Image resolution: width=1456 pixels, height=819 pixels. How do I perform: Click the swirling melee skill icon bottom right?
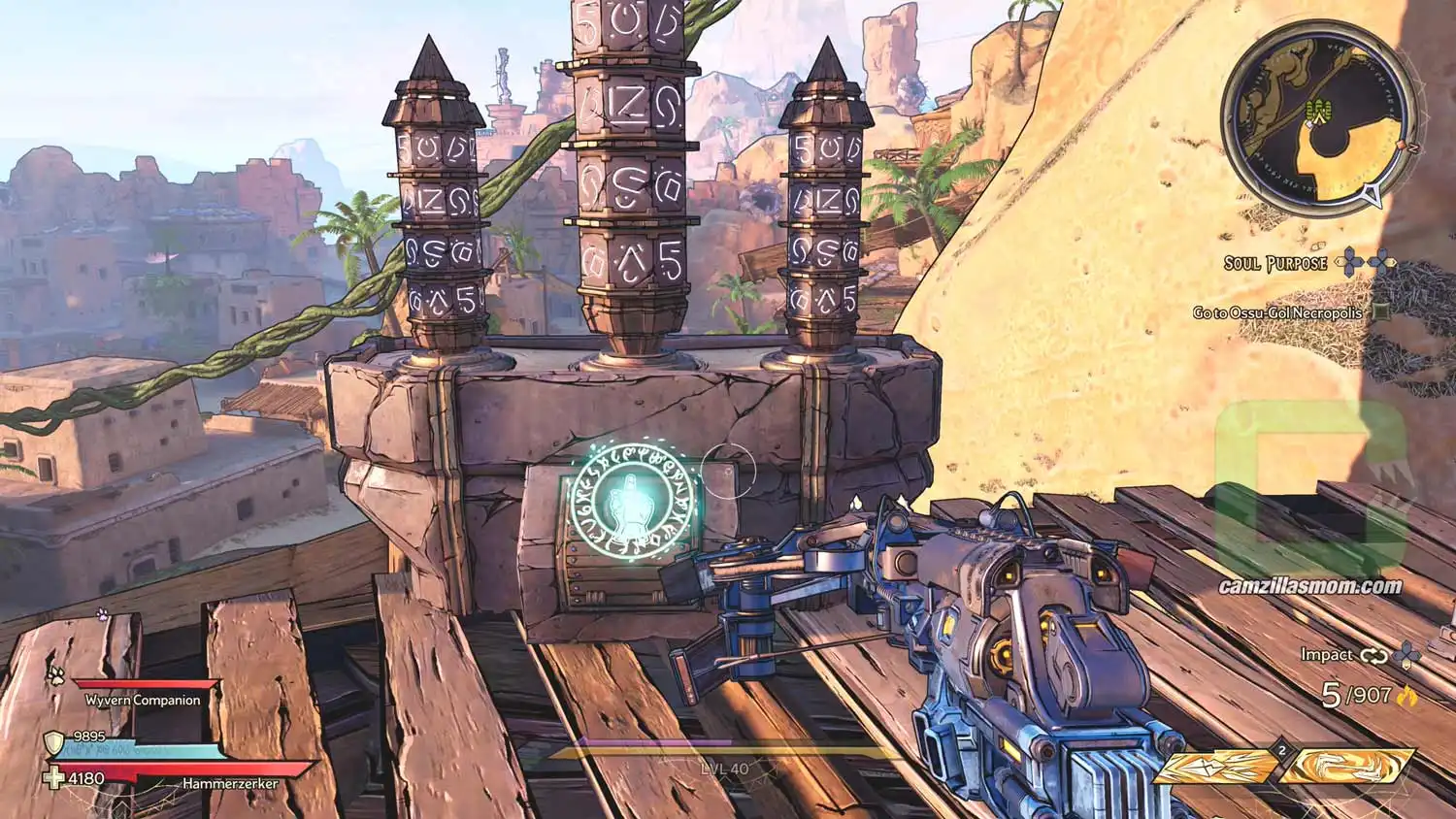[x=1348, y=768]
